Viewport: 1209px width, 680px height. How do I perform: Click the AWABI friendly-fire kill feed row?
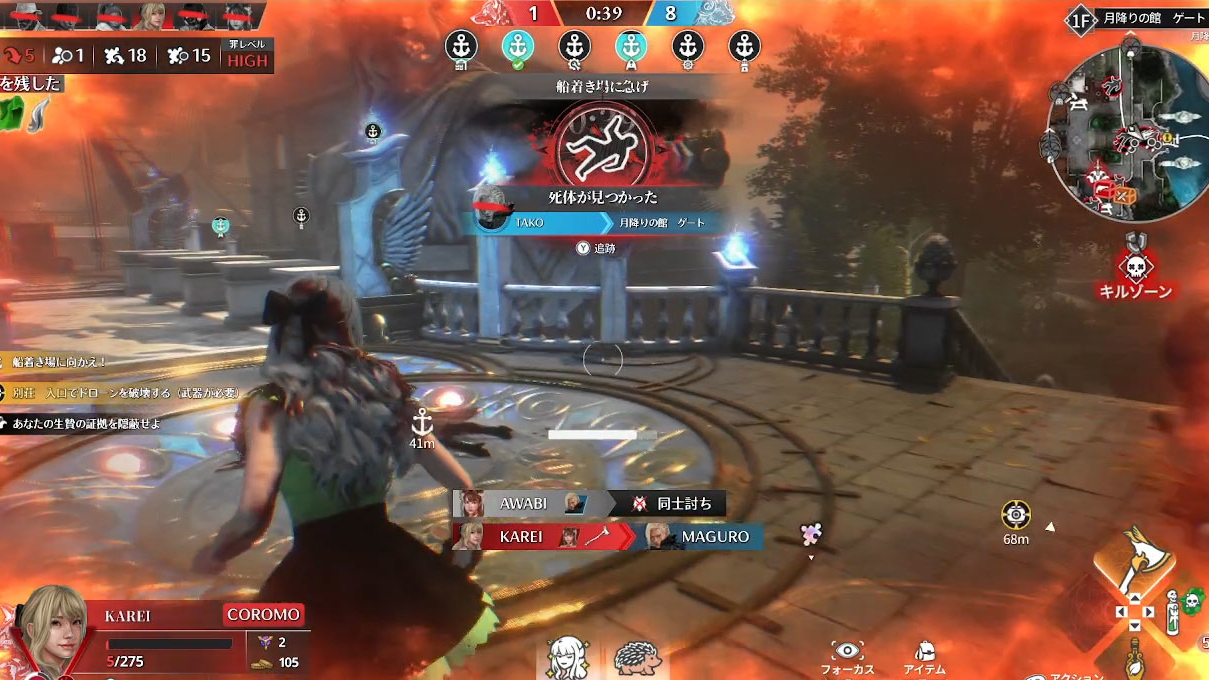[x=589, y=503]
